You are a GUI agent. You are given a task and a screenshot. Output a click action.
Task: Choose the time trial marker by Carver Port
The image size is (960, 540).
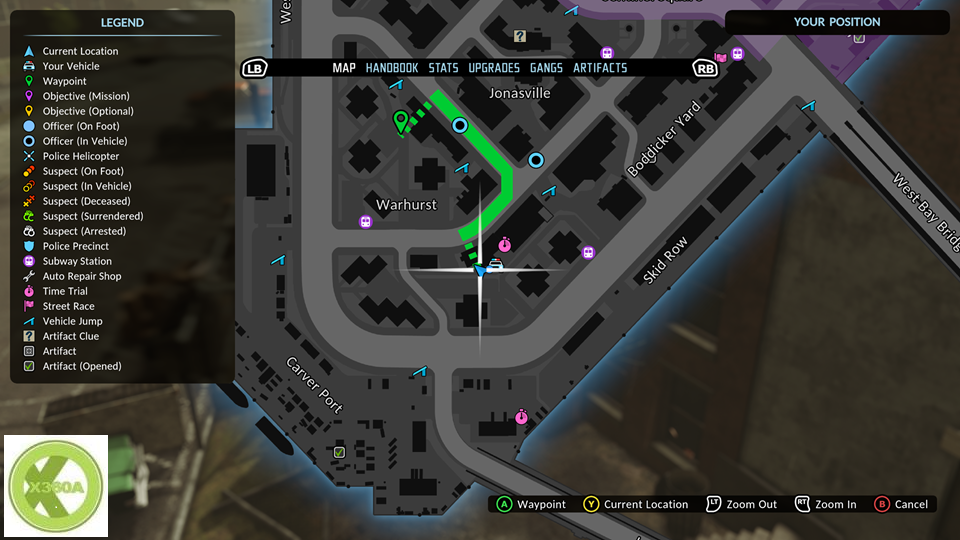521,416
